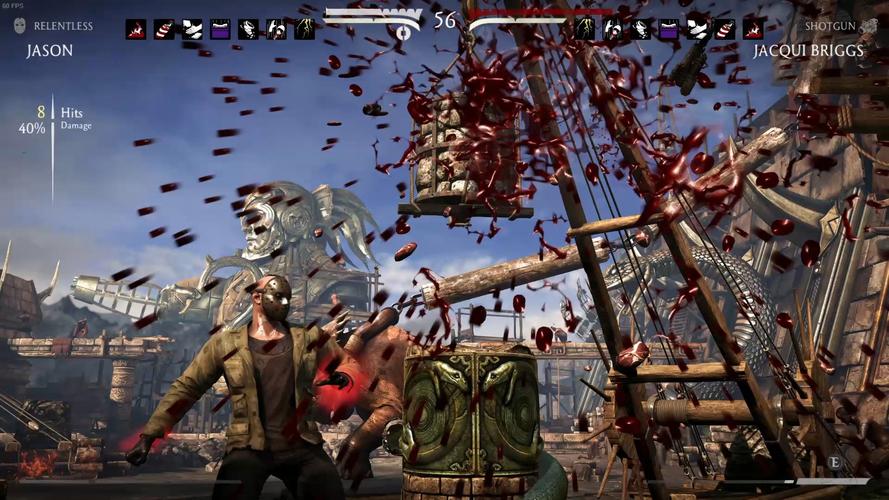889x500 pixels.
Task: Click the red-striped modifier icon on Jacqui's side
Action: [725, 29]
